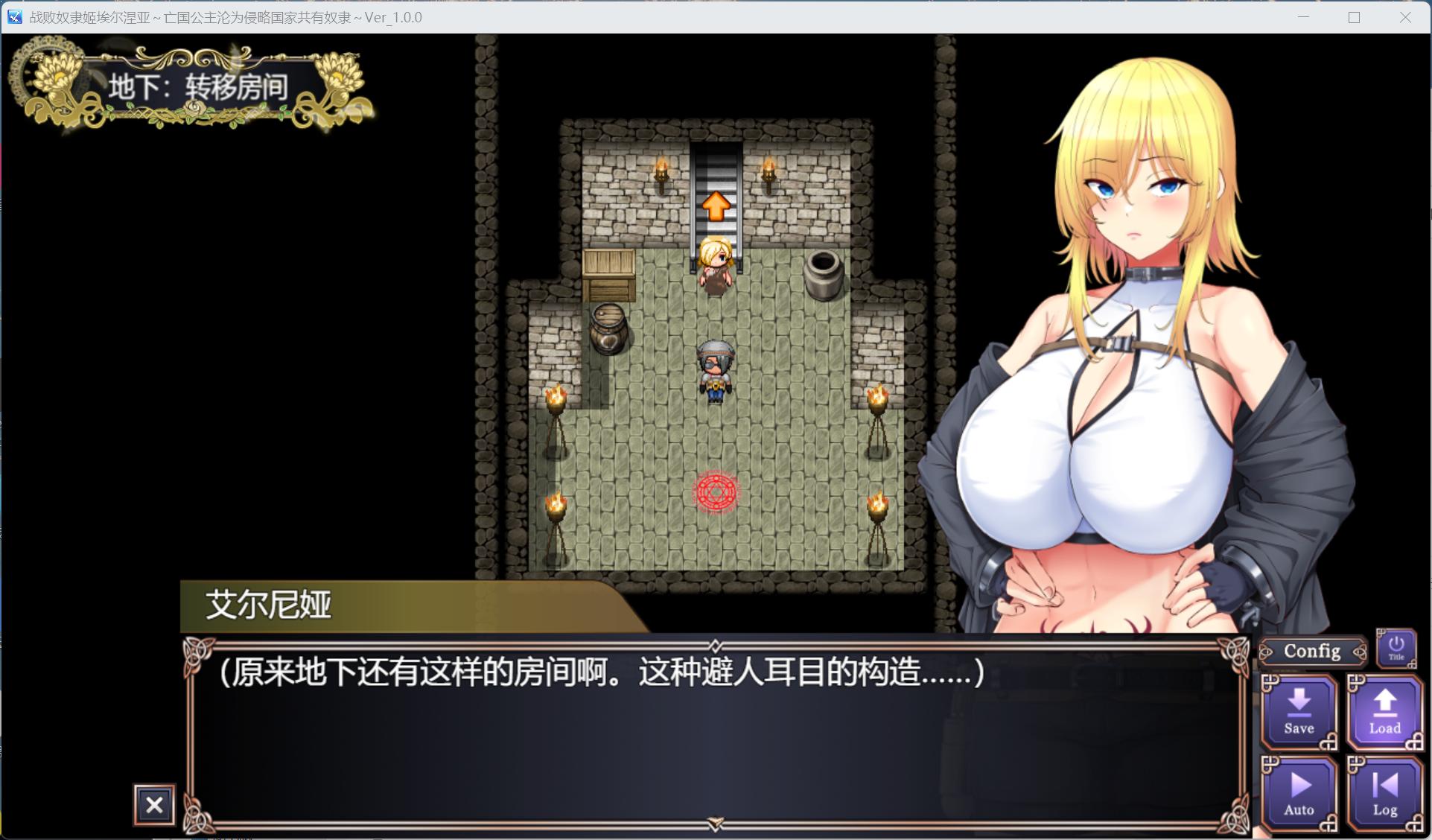
Task: Click the name plate reading 艾尔尼娅
Action: [x=268, y=605]
